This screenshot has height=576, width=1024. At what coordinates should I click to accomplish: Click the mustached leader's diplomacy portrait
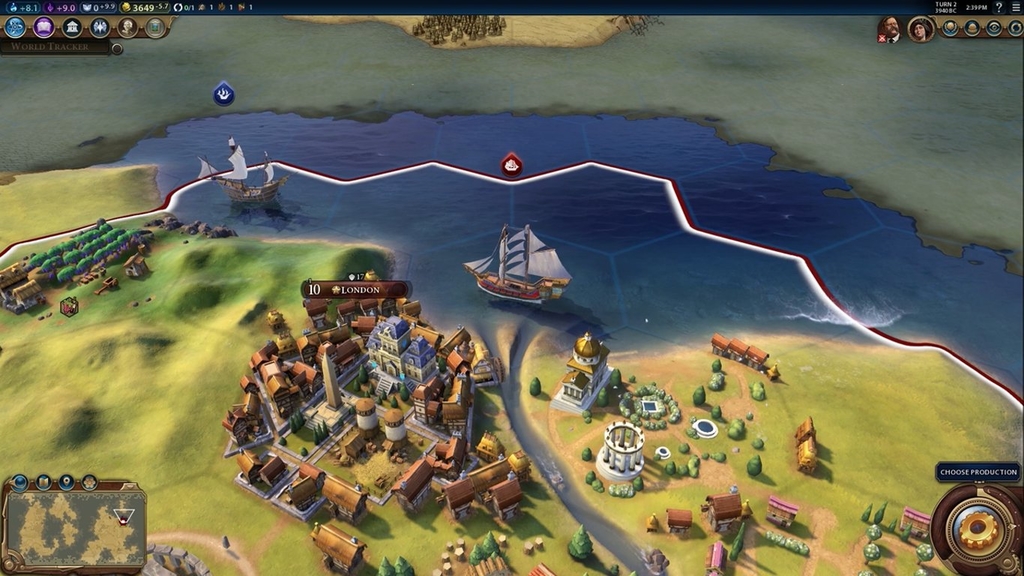(x=888, y=29)
